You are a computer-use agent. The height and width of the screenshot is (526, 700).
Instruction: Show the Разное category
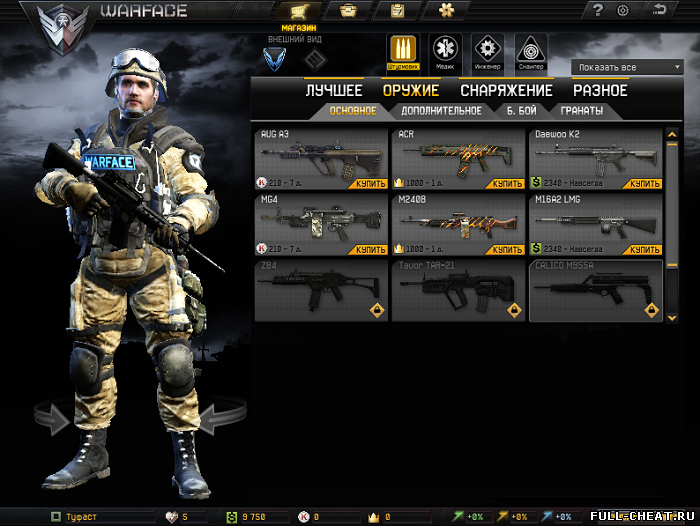click(600, 91)
